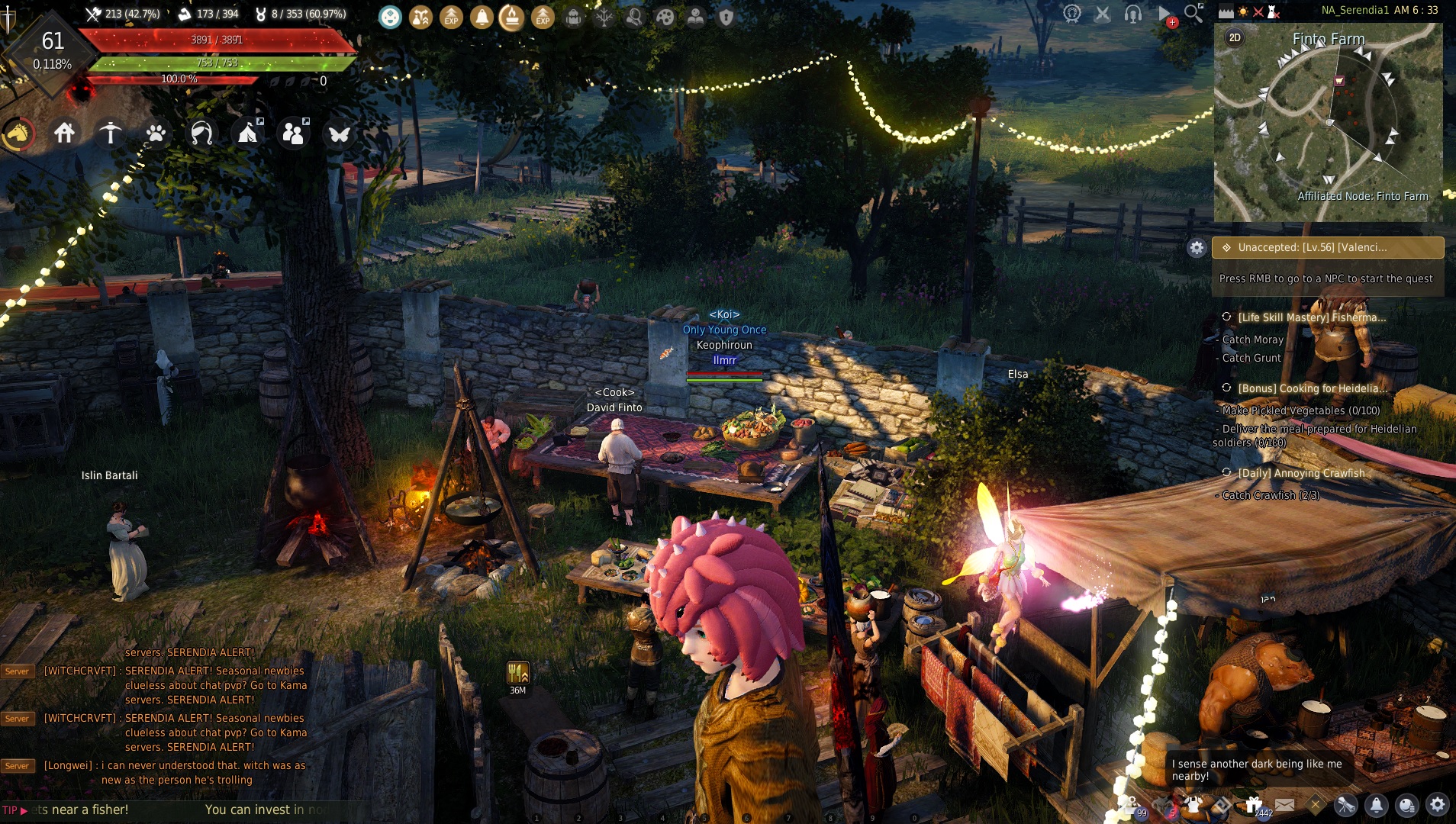Image resolution: width=1456 pixels, height=824 pixels.
Task: Open the house residence icon
Action: [64, 134]
